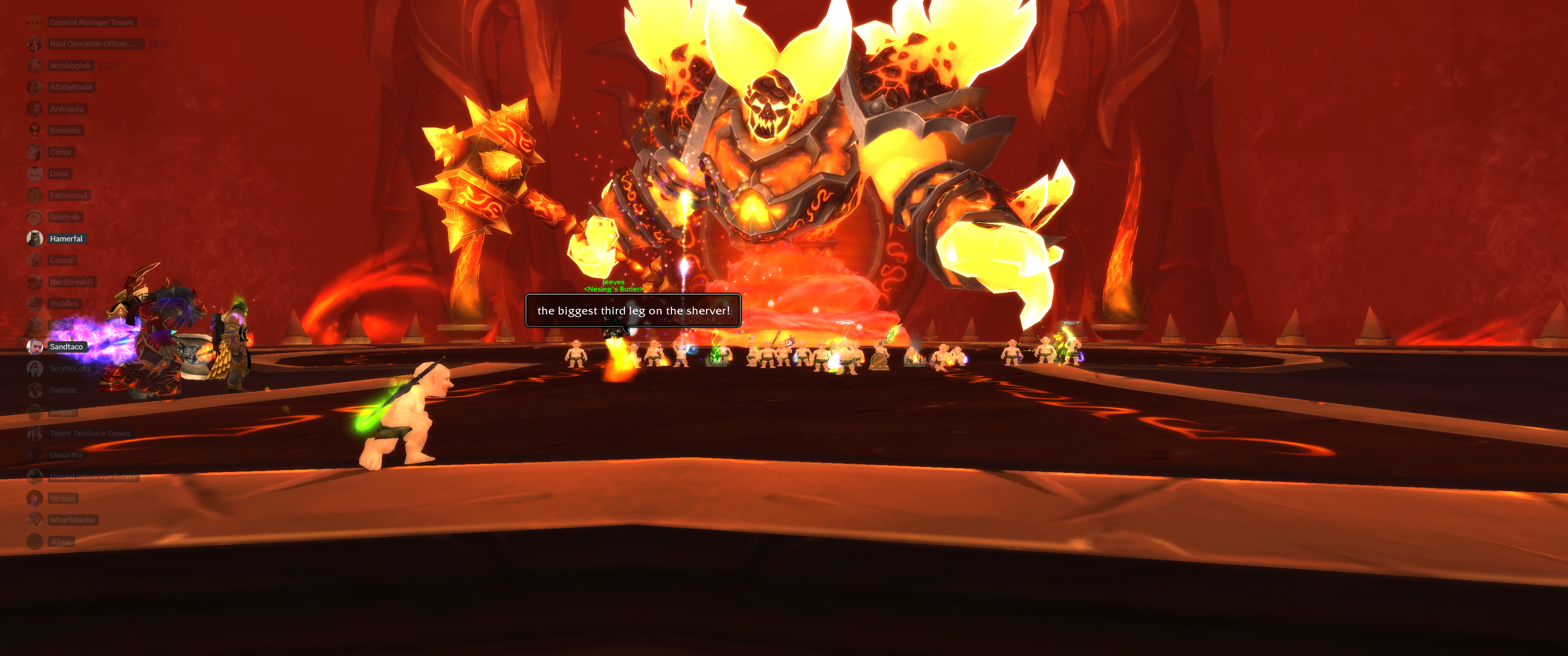Click General Manager Treave's avatar
This screenshot has width=1568, height=656.
pos(35,22)
